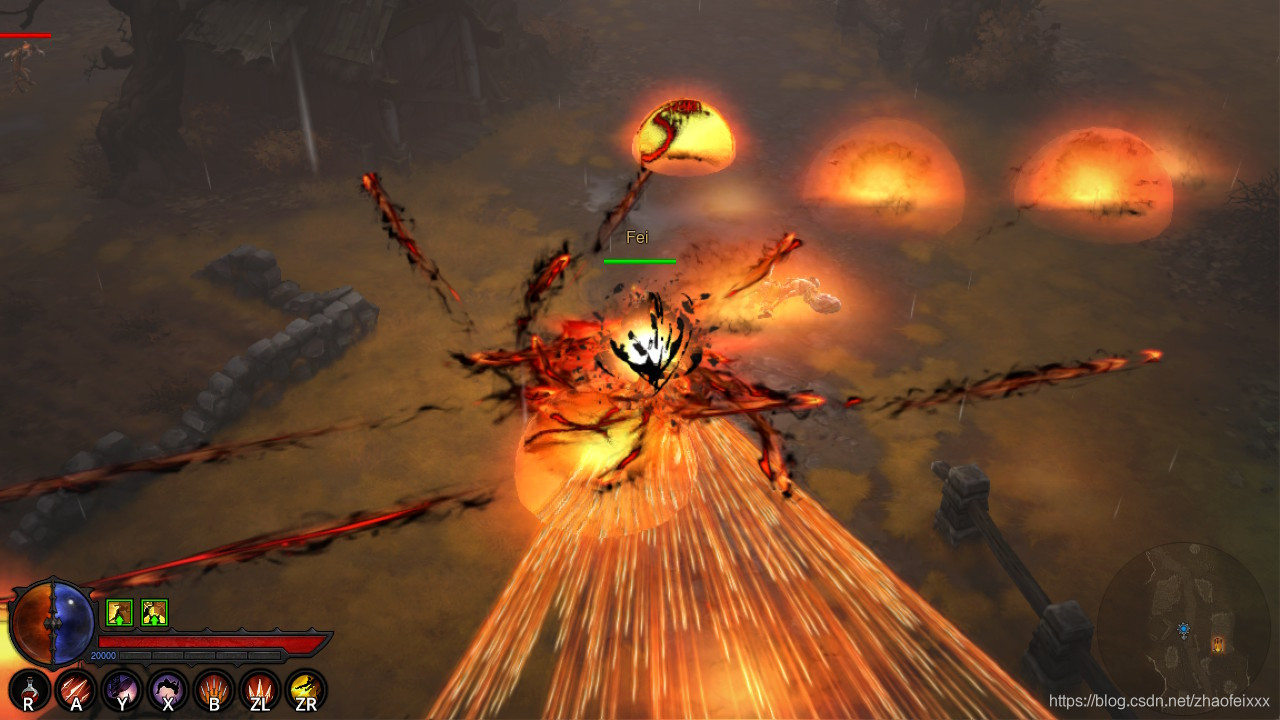The width and height of the screenshot is (1280, 720).
Task: Activate the white streaking arrows skill
Action: (76, 690)
